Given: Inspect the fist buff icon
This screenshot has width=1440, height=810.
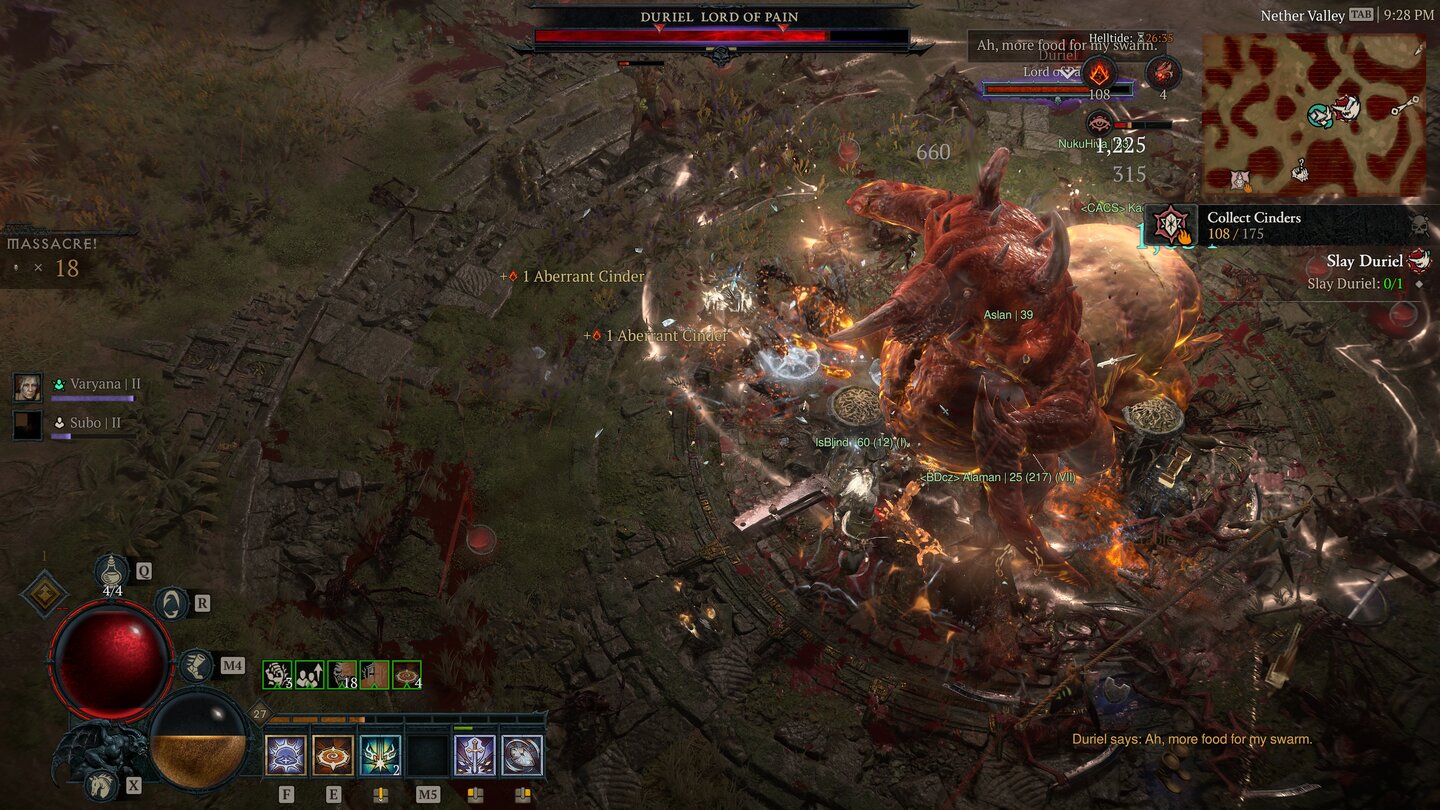Looking at the screenshot, I should [277, 675].
